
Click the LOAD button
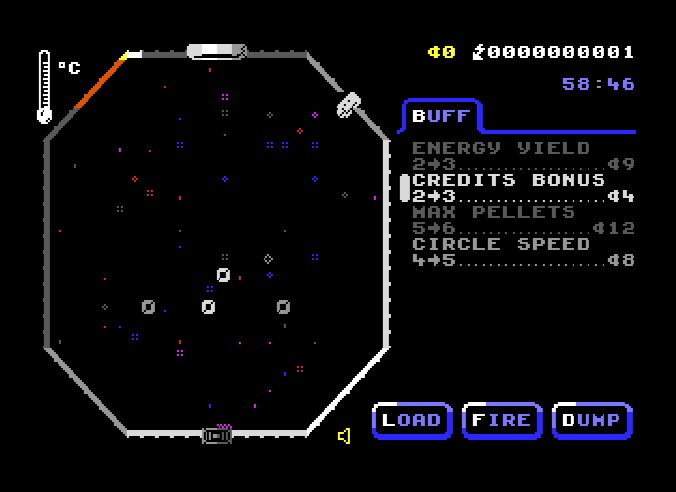(x=412, y=420)
